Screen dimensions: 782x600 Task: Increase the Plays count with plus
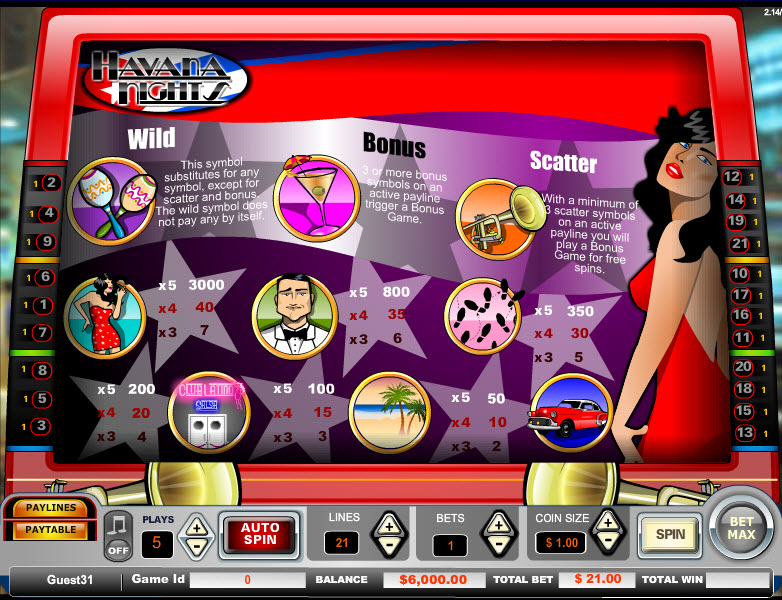(197, 525)
